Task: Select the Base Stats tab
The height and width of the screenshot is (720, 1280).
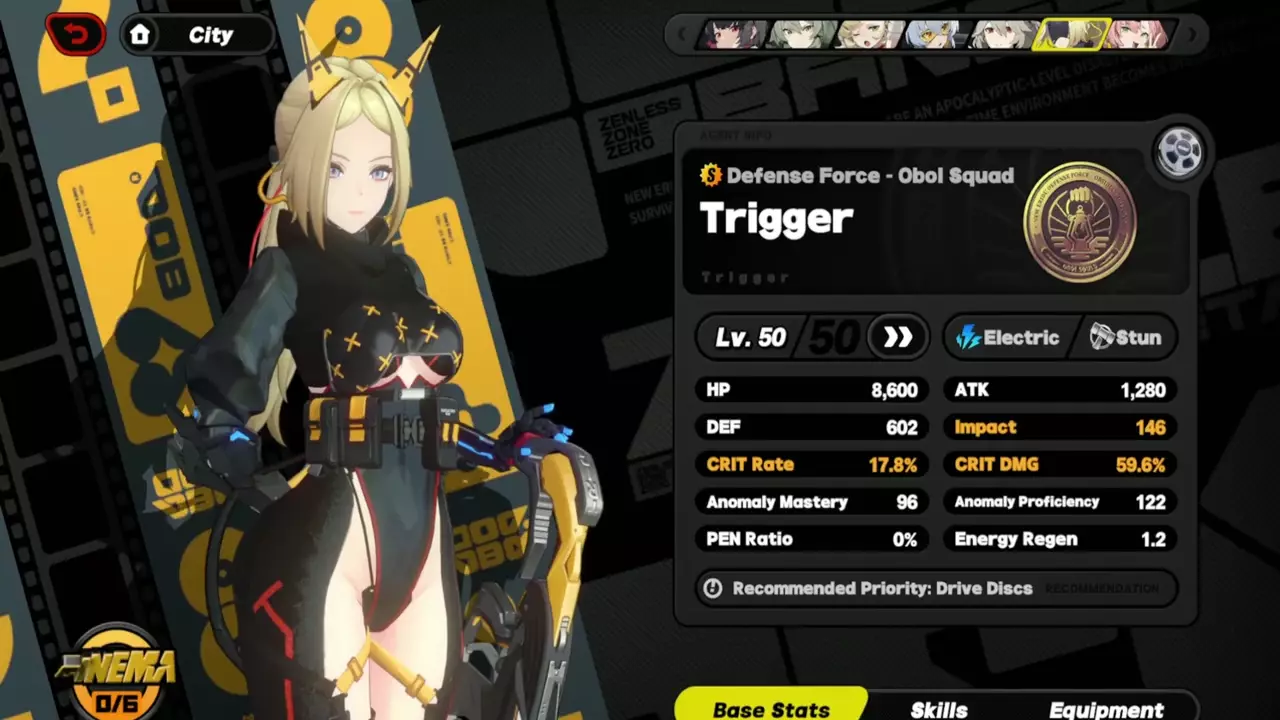Action: pyautogui.click(x=771, y=709)
